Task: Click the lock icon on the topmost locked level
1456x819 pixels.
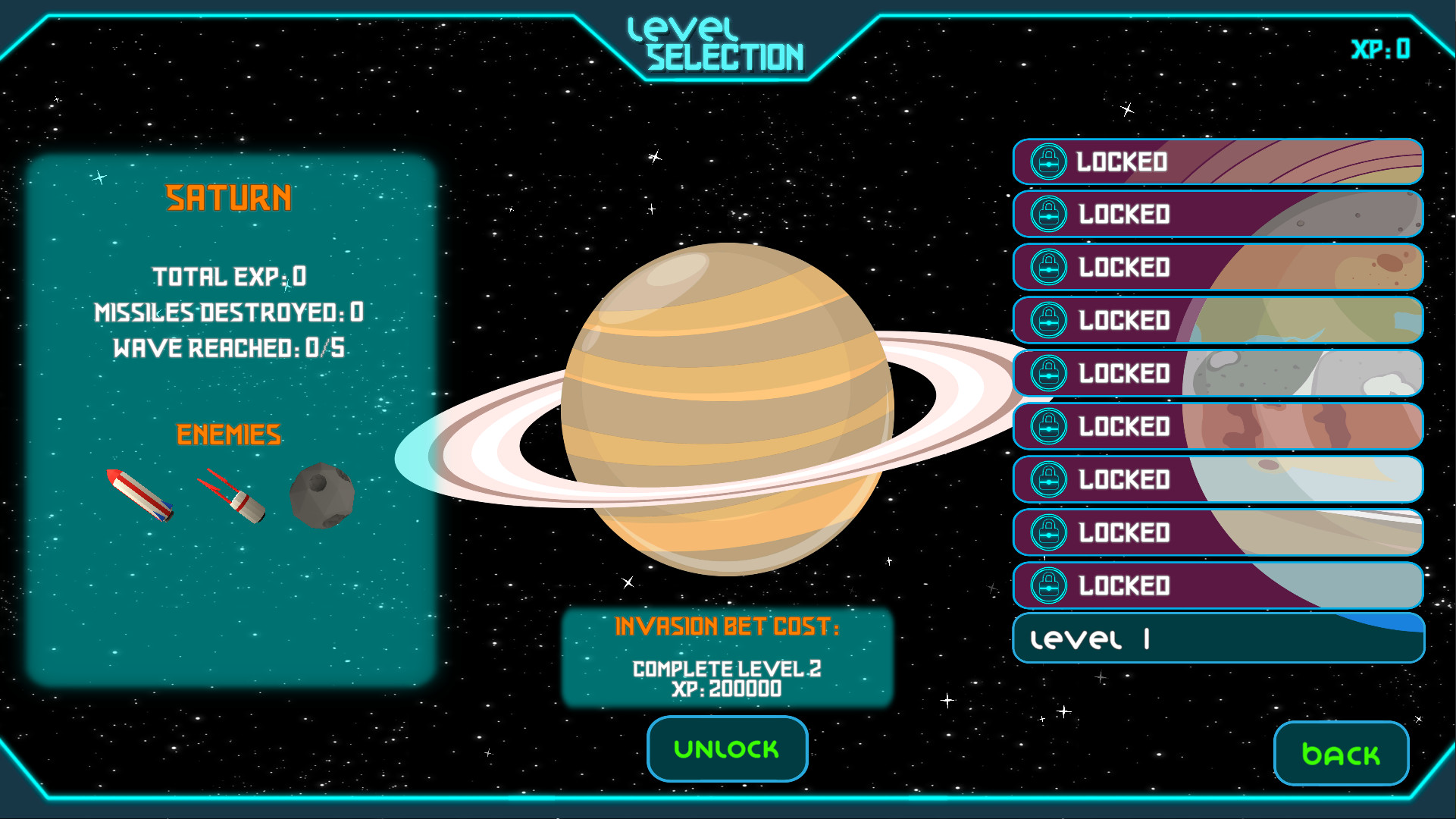Action: click(1048, 162)
